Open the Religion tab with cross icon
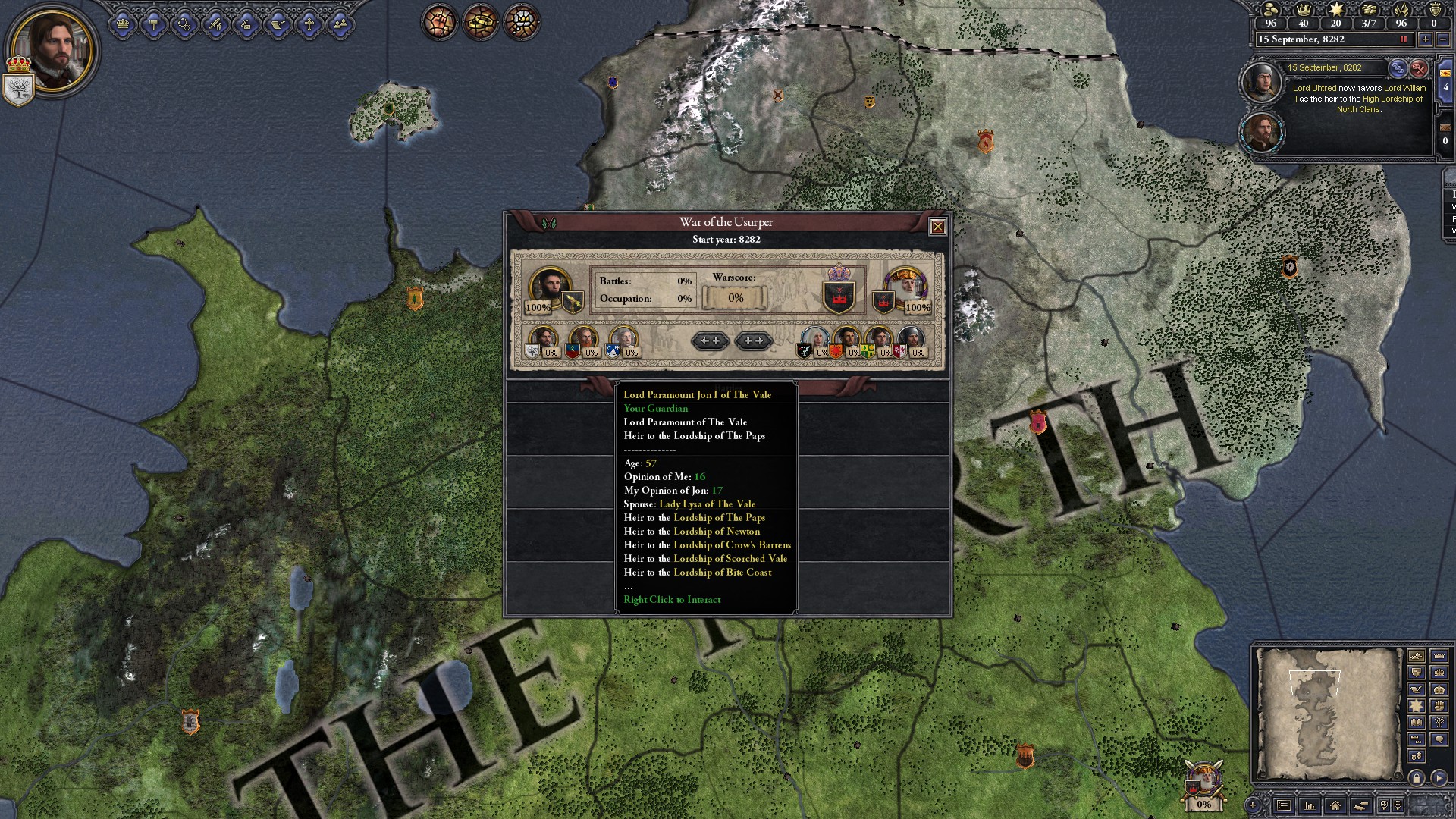Screen dimensions: 1456x819 pyautogui.click(x=309, y=25)
